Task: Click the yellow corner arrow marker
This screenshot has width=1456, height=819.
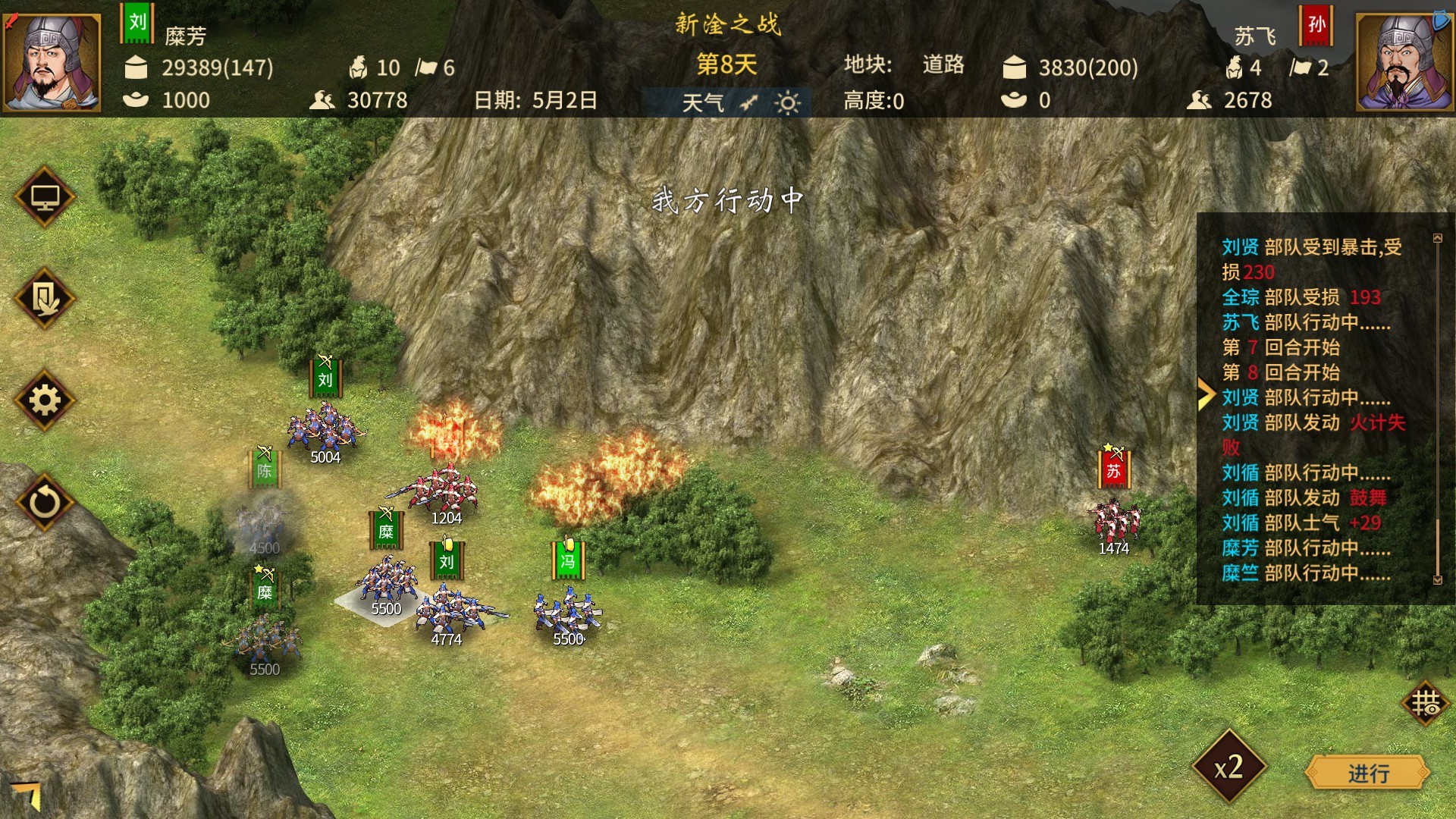Action: click(28, 794)
